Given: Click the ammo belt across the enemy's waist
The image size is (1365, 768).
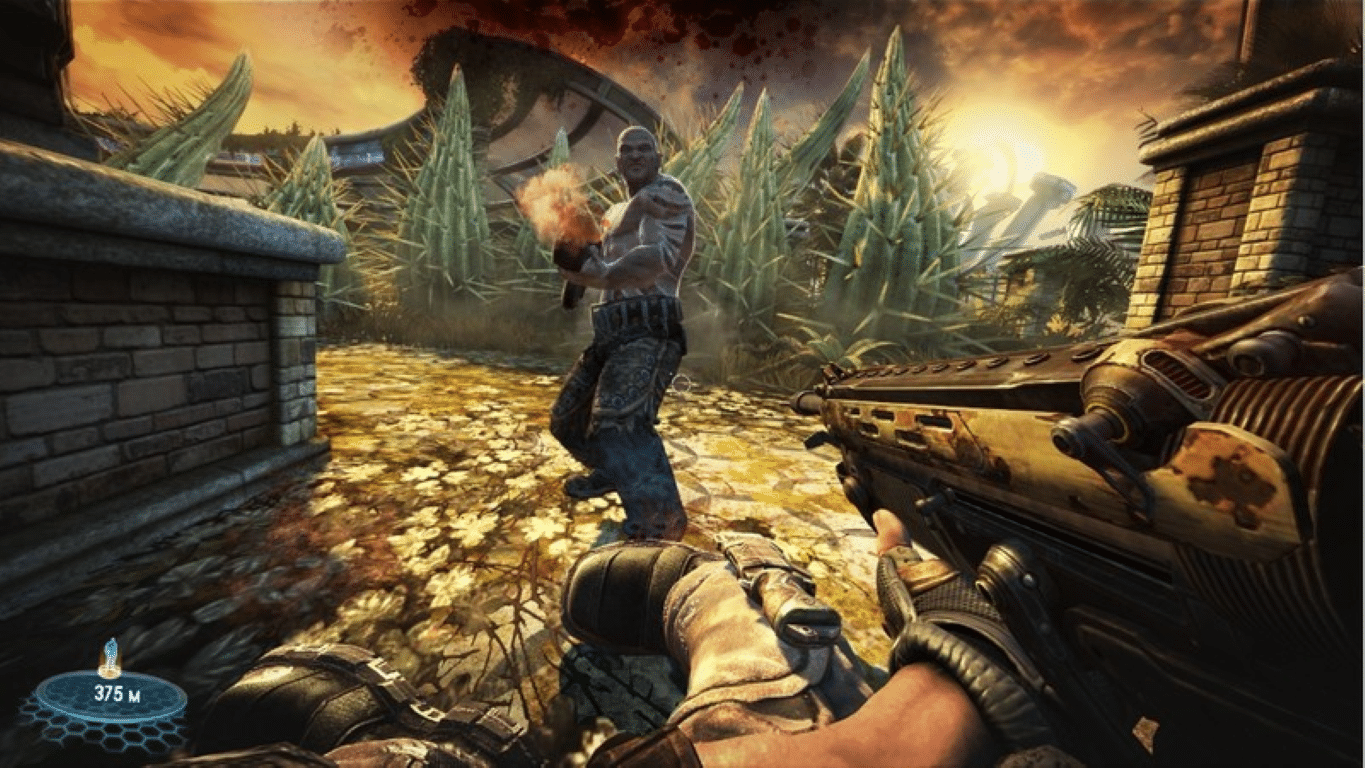Looking at the screenshot, I should point(630,315).
